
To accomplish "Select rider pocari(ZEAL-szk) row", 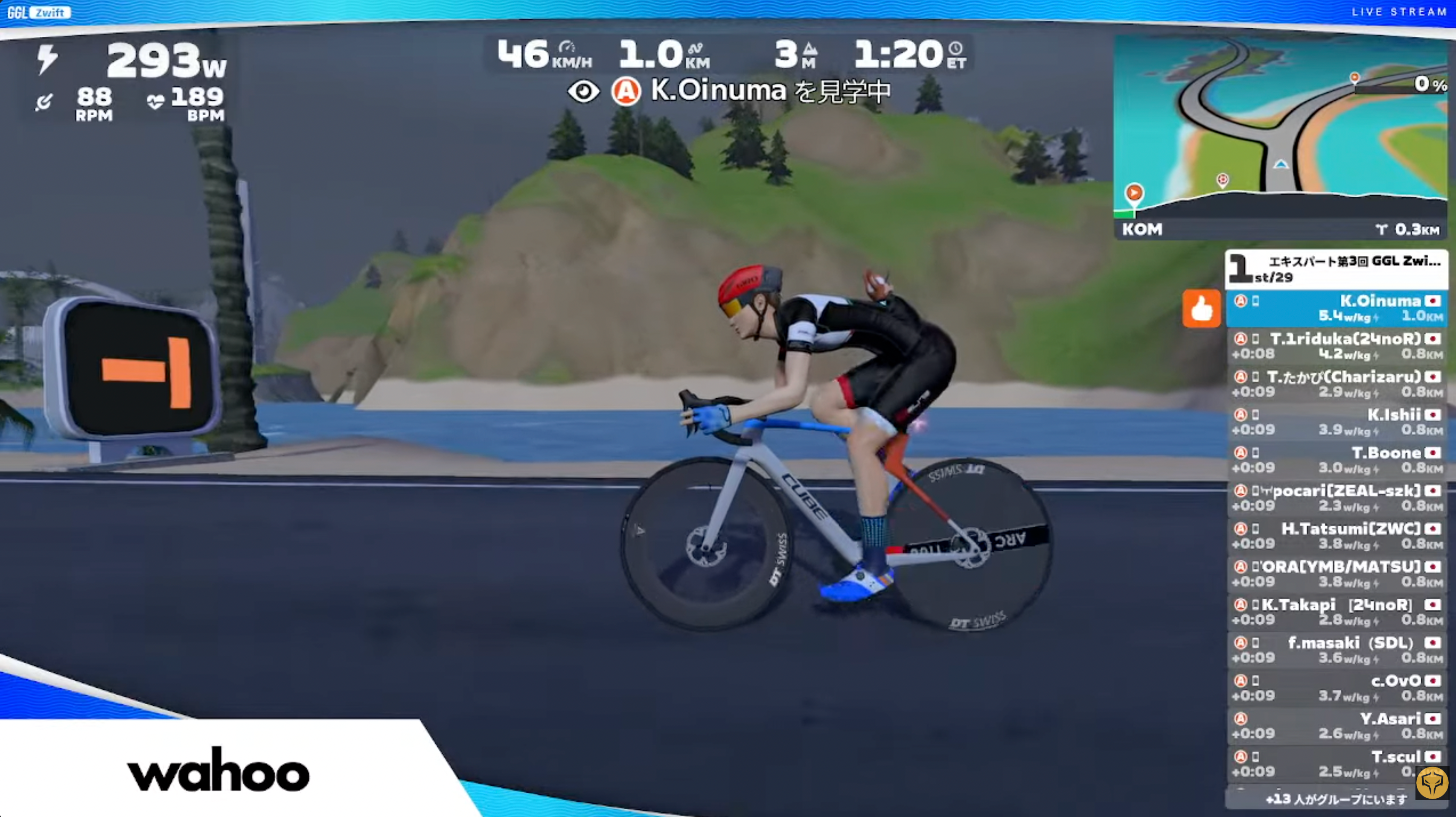I will coord(1336,498).
